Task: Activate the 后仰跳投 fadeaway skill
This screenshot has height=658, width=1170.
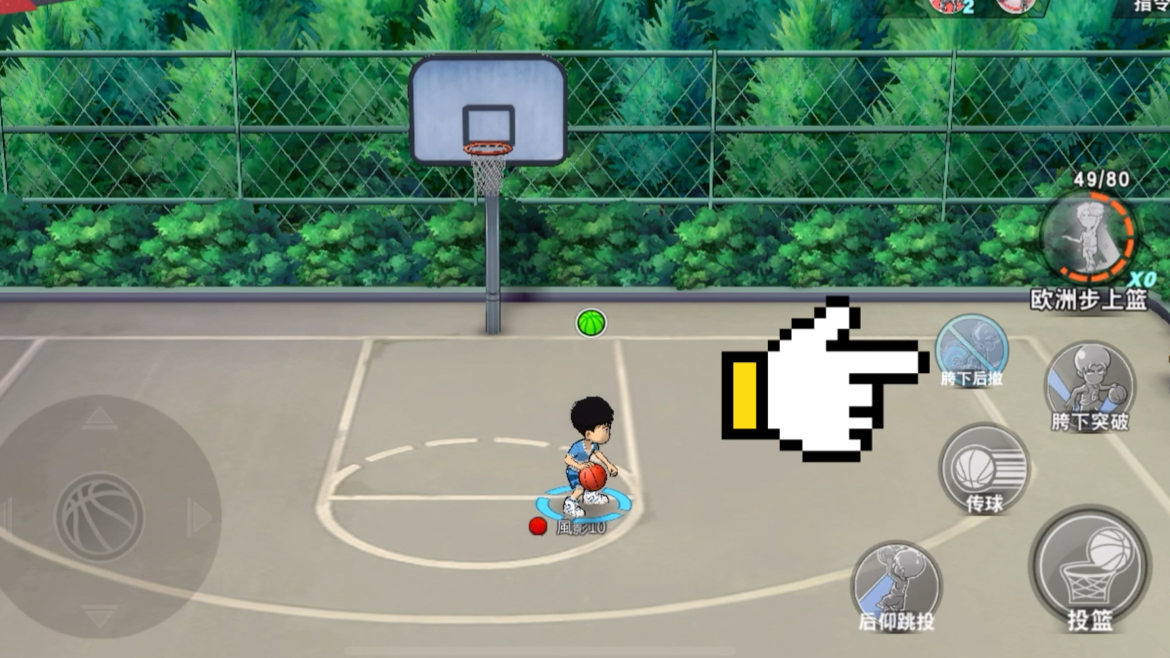Action: coord(896,584)
